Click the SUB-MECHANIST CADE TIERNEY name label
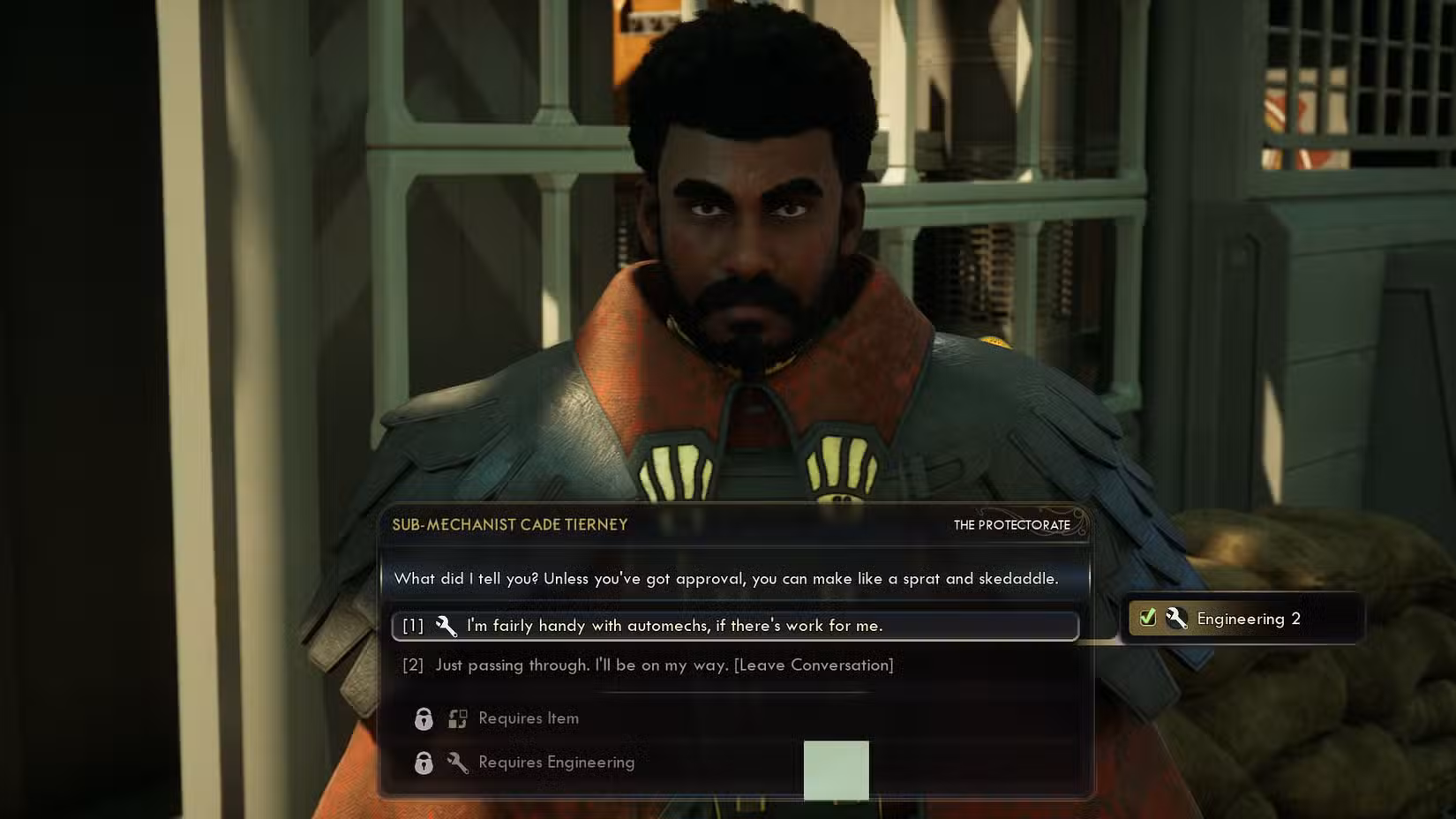1456x819 pixels. tap(510, 524)
